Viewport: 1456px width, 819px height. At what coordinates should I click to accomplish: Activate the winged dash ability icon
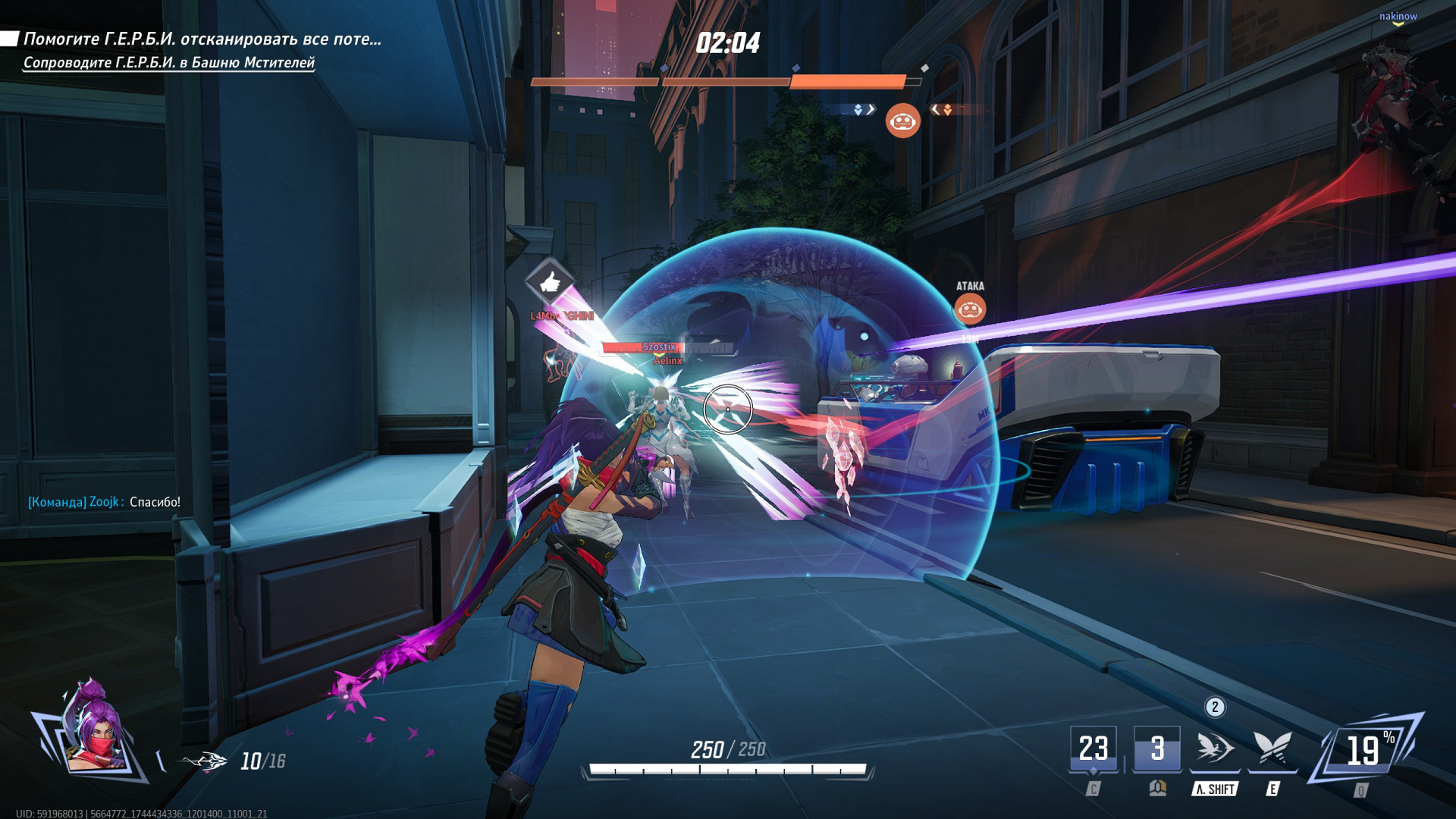point(1215,749)
